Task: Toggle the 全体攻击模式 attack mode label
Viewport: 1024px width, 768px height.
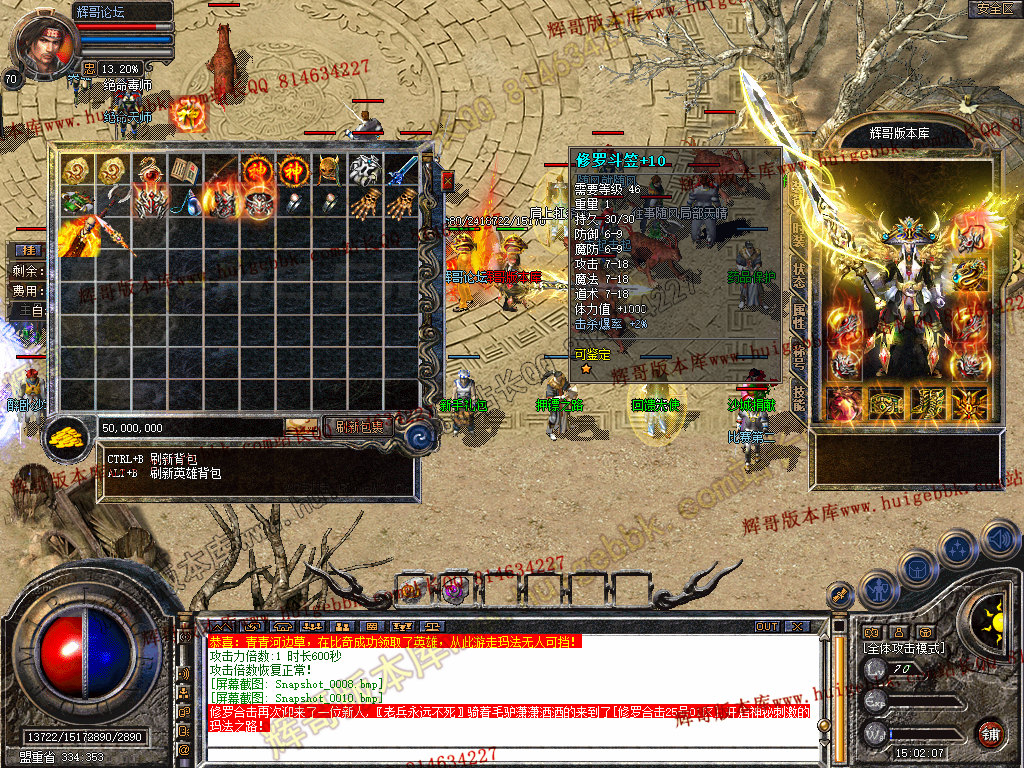Action: click(x=903, y=648)
